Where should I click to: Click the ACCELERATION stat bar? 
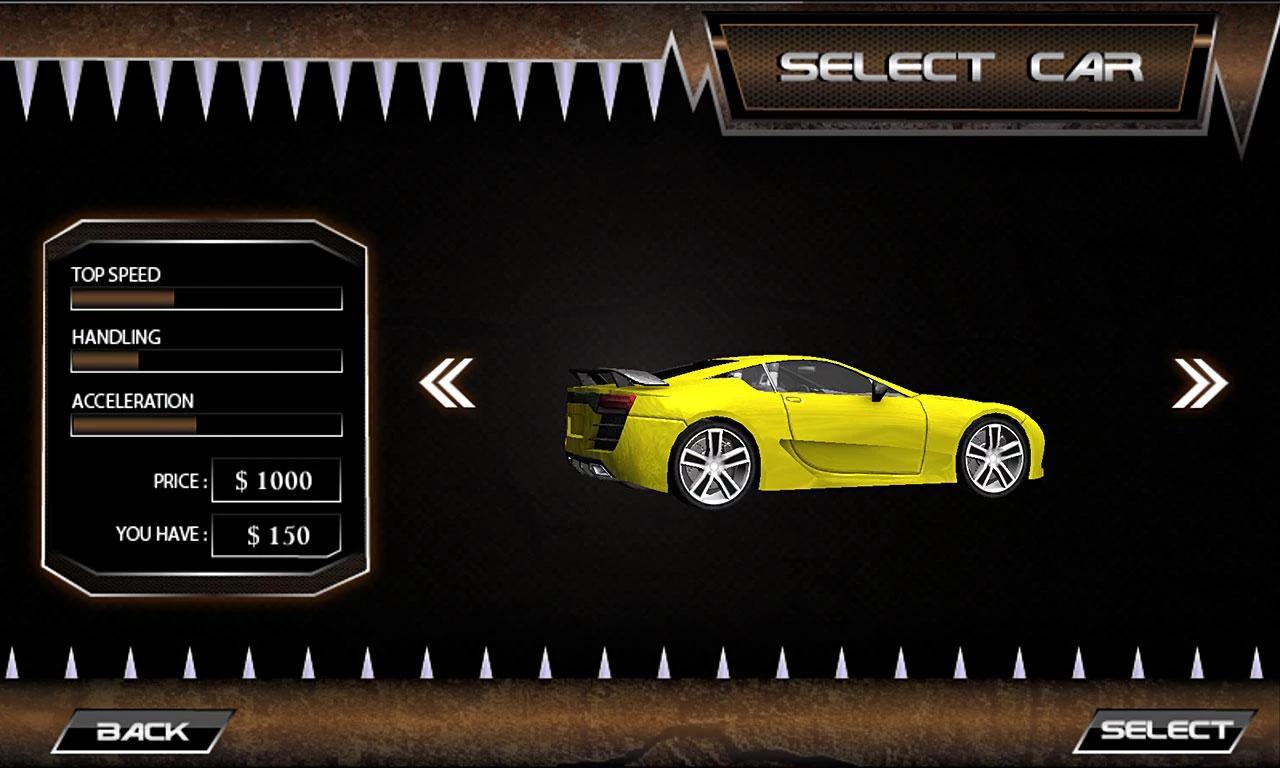pyautogui.click(x=205, y=426)
